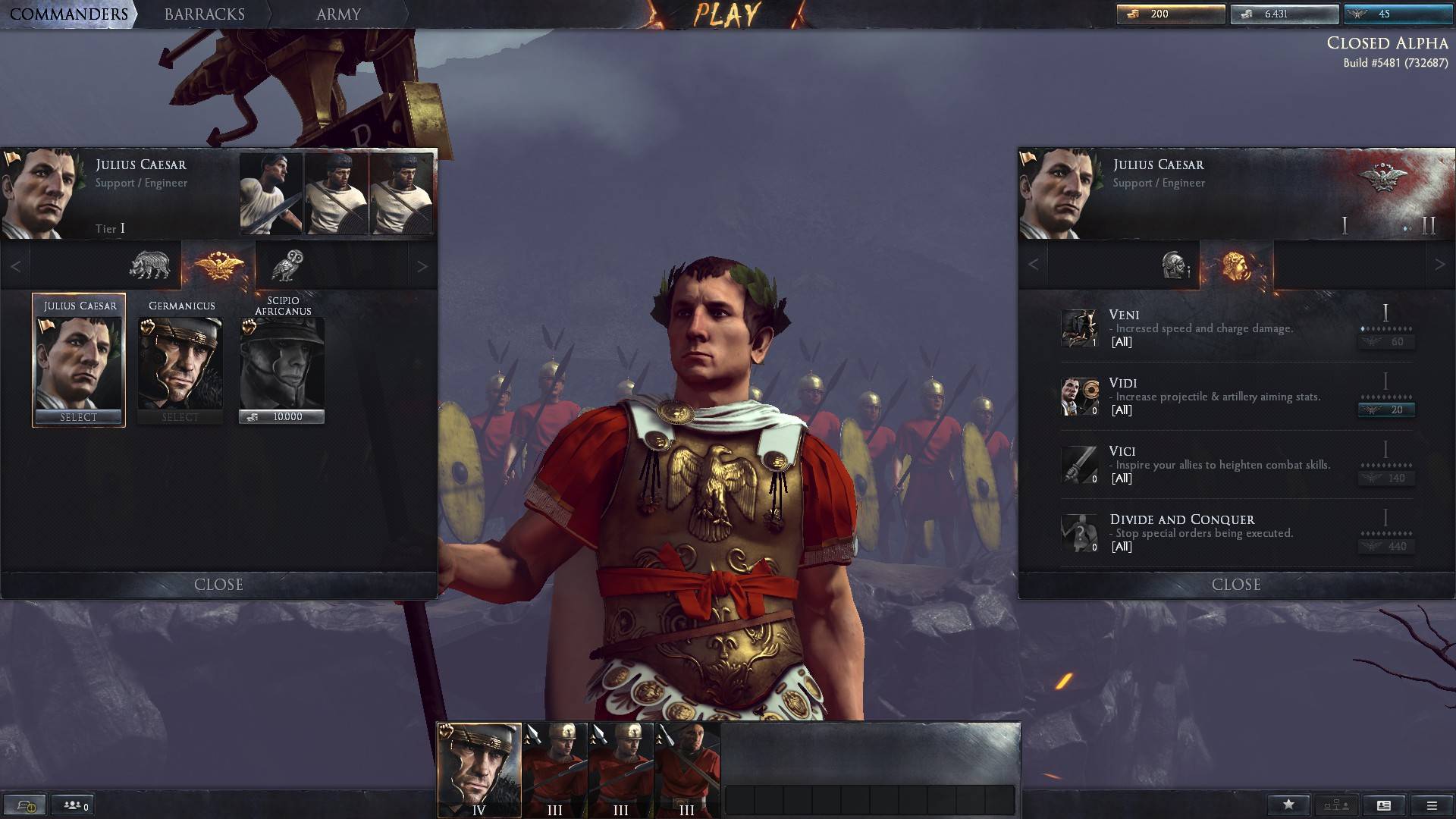Select the tier IV commander slot
Image resolution: width=1456 pixels, height=819 pixels.
click(479, 770)
